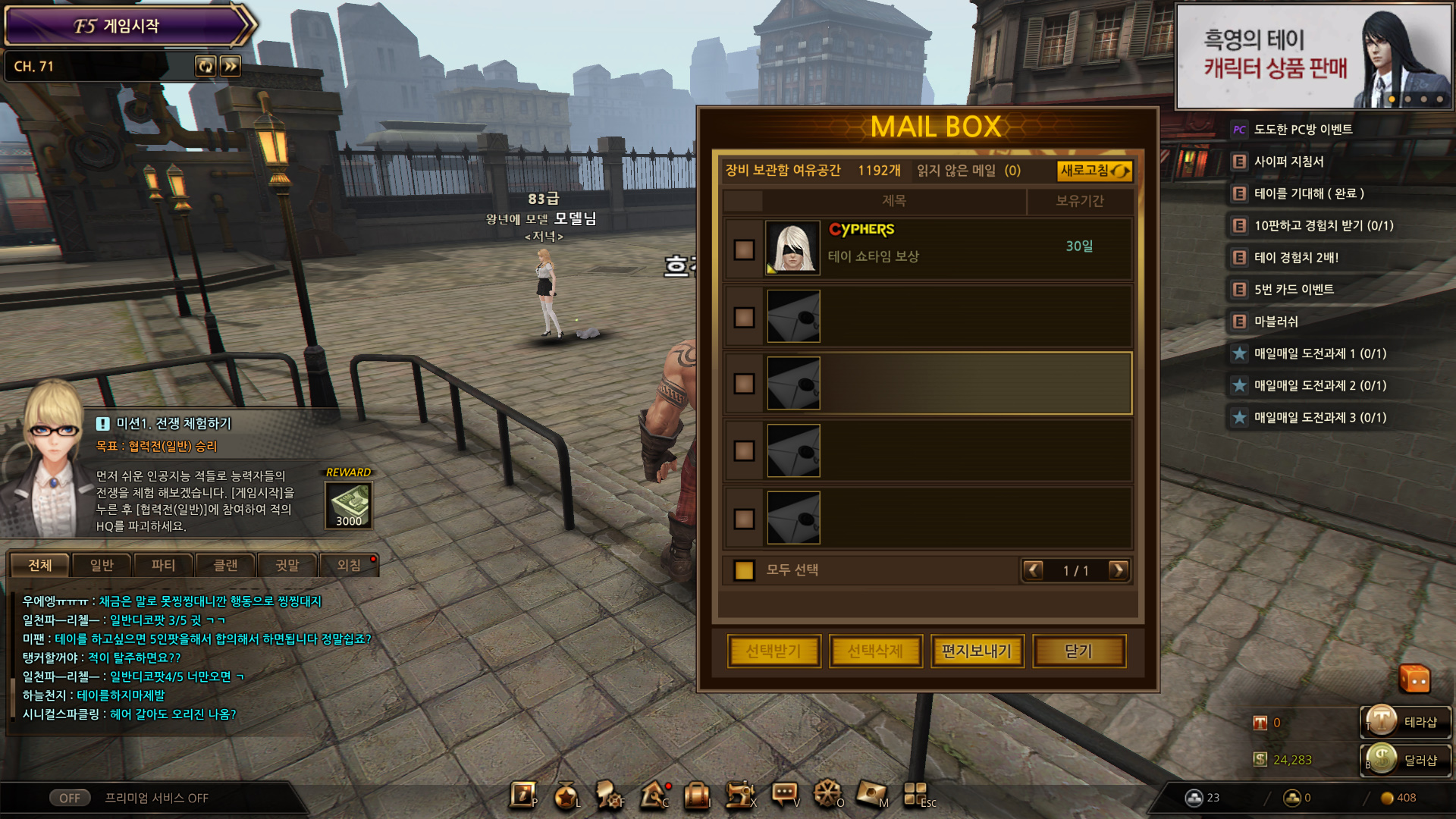
Task: Tick the checkbox for 테이 쇼타임 보상 mail
Action: point(744,249)
